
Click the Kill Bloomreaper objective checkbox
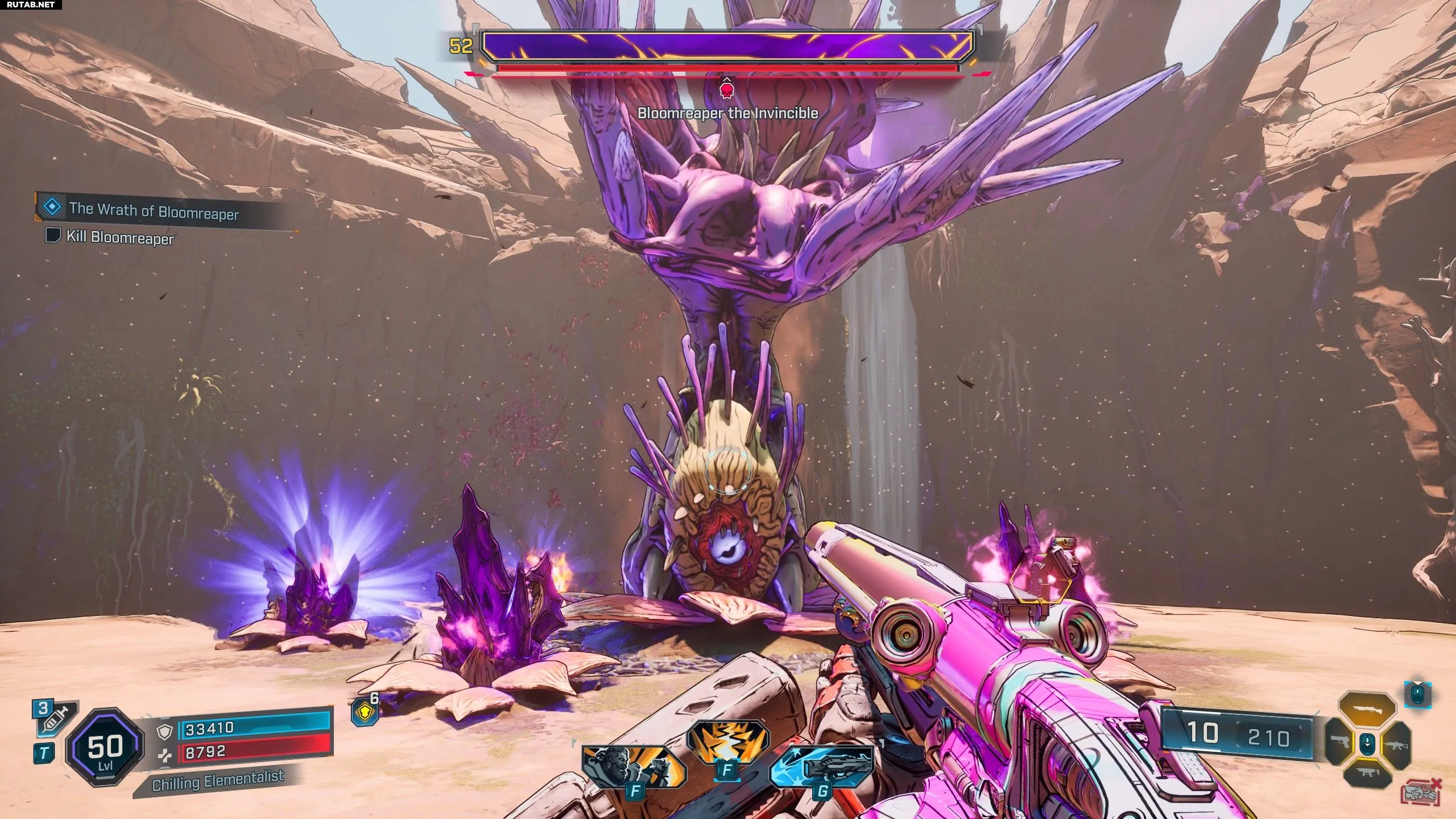click(53, 235)
